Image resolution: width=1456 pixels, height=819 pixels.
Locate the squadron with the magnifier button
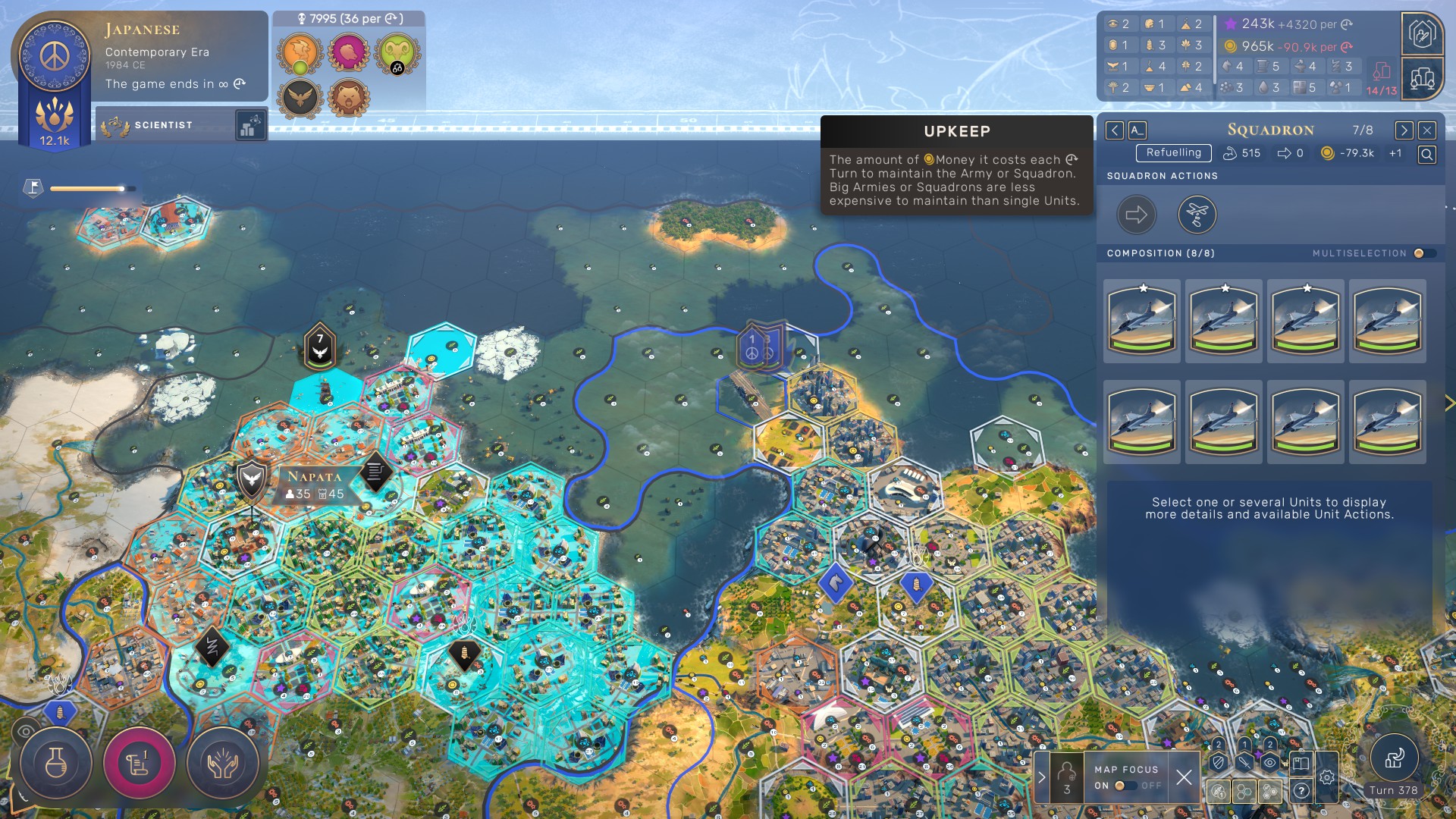point(1426,155)
